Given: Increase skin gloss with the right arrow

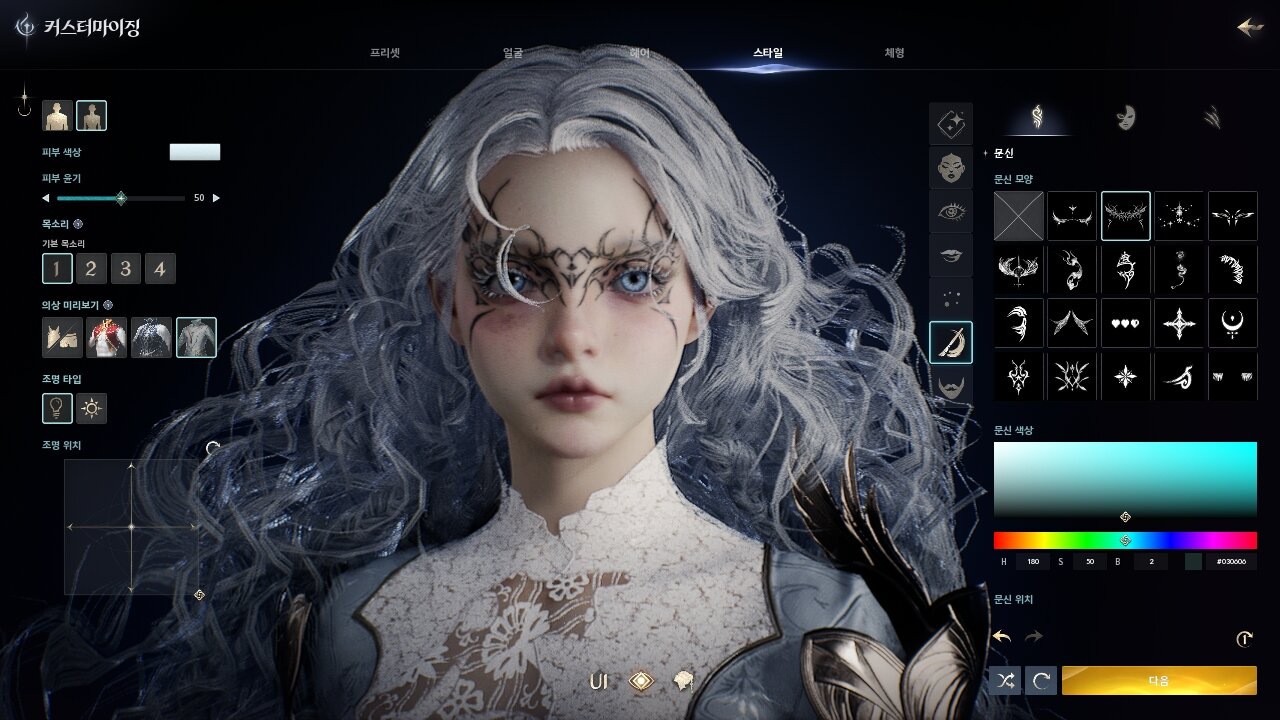Looking at the screenshot, I should (x=217, y=198).
